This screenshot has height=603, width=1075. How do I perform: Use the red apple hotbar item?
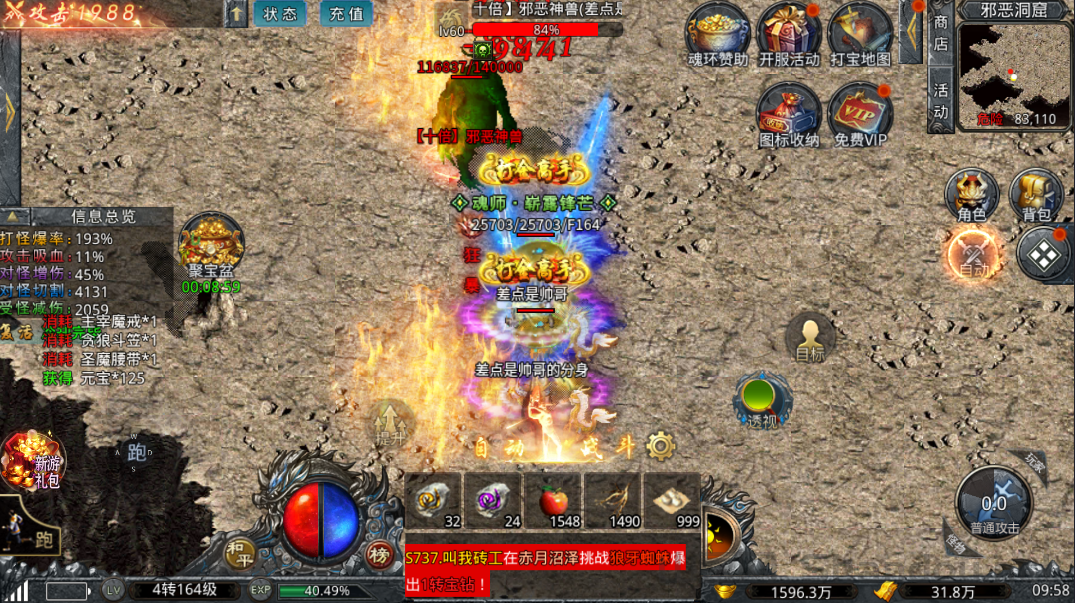[555, 500]
